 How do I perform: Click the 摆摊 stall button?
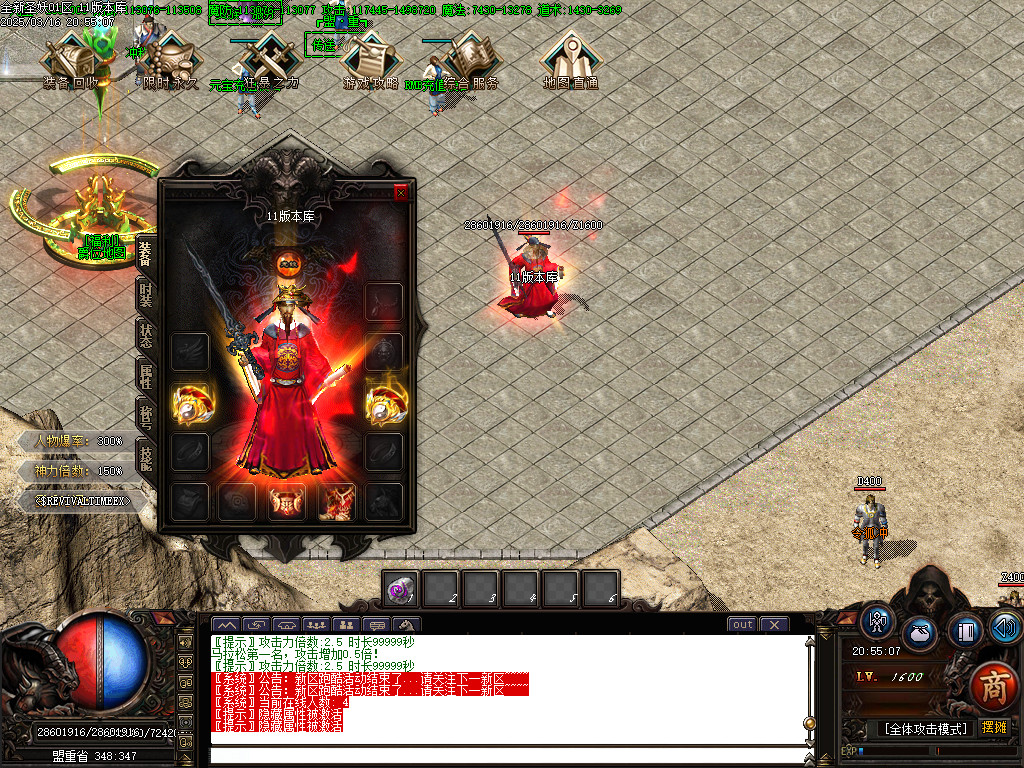click(994, 728)
